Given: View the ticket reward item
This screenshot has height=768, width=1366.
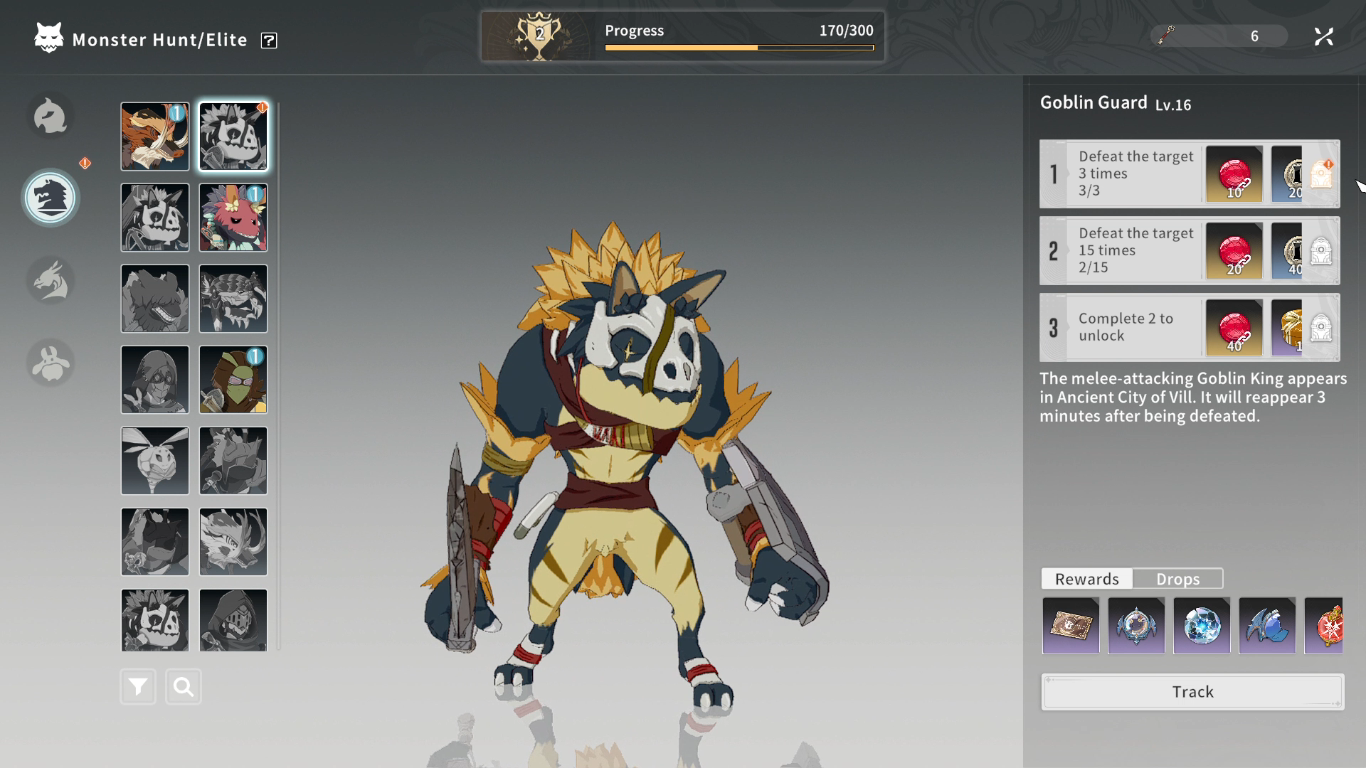Looking at the screenshot, I should pyautogui.click(x=1070, y=626).
